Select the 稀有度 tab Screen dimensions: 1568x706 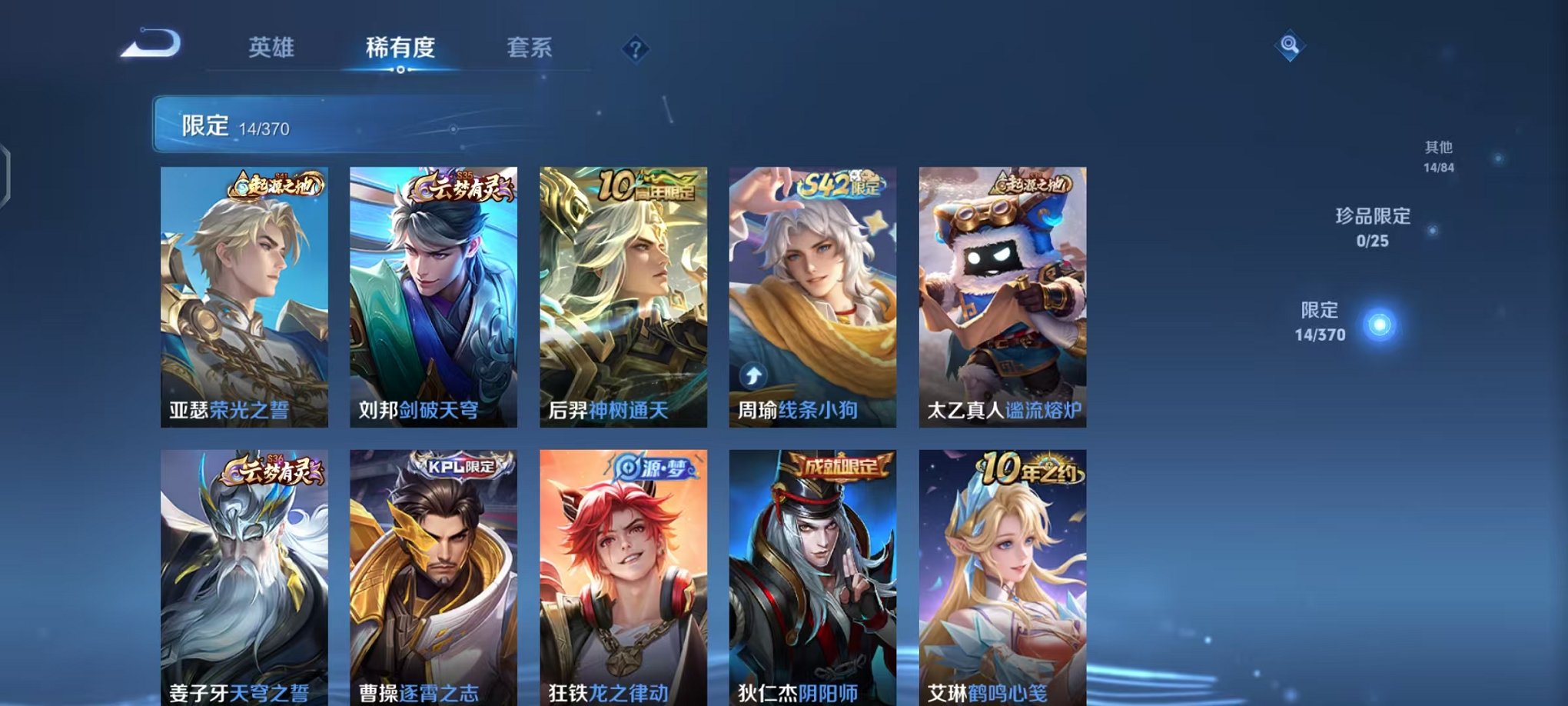pyautogui.click(x=400, y=48)
